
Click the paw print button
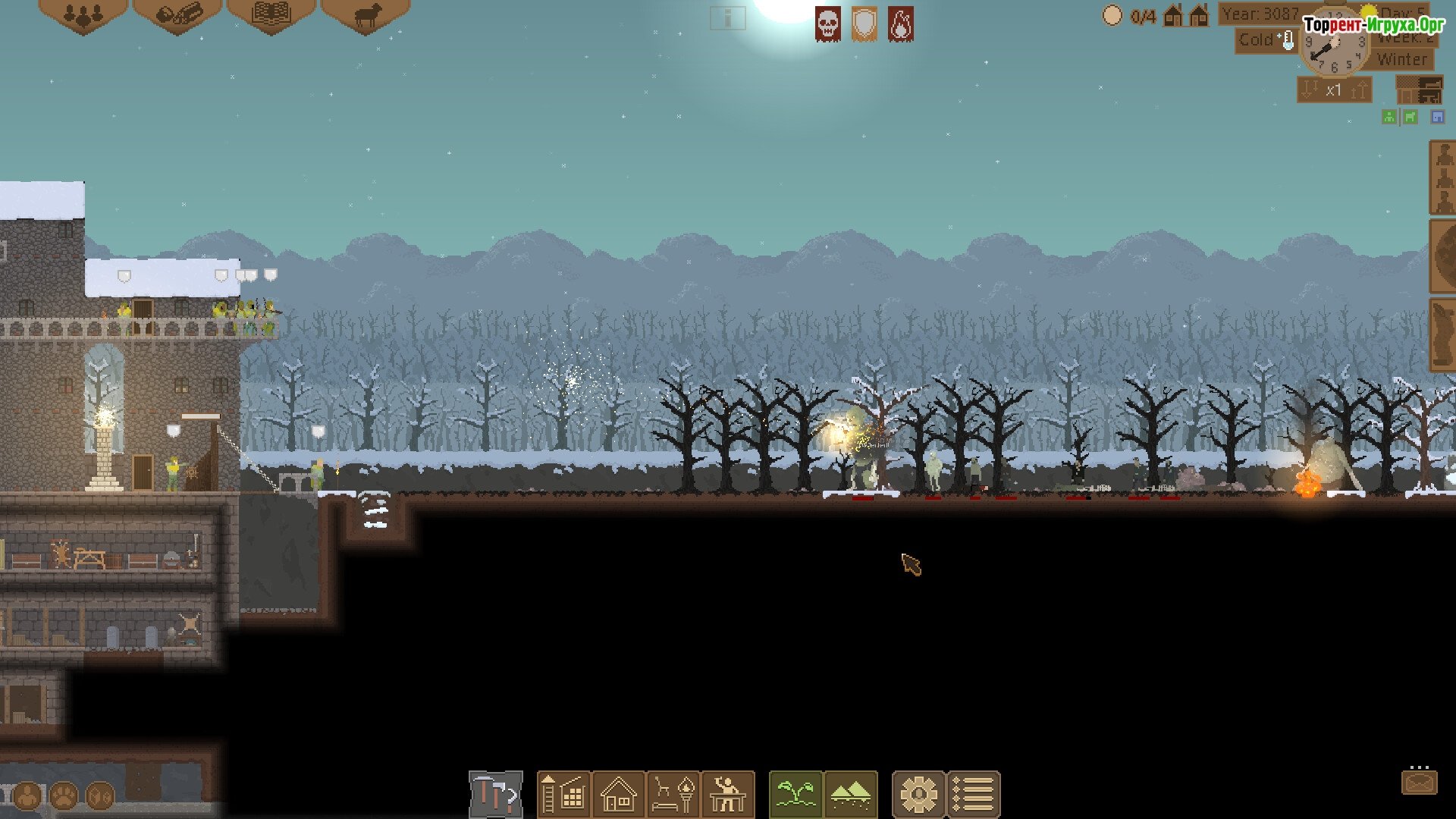coord(64,796)
